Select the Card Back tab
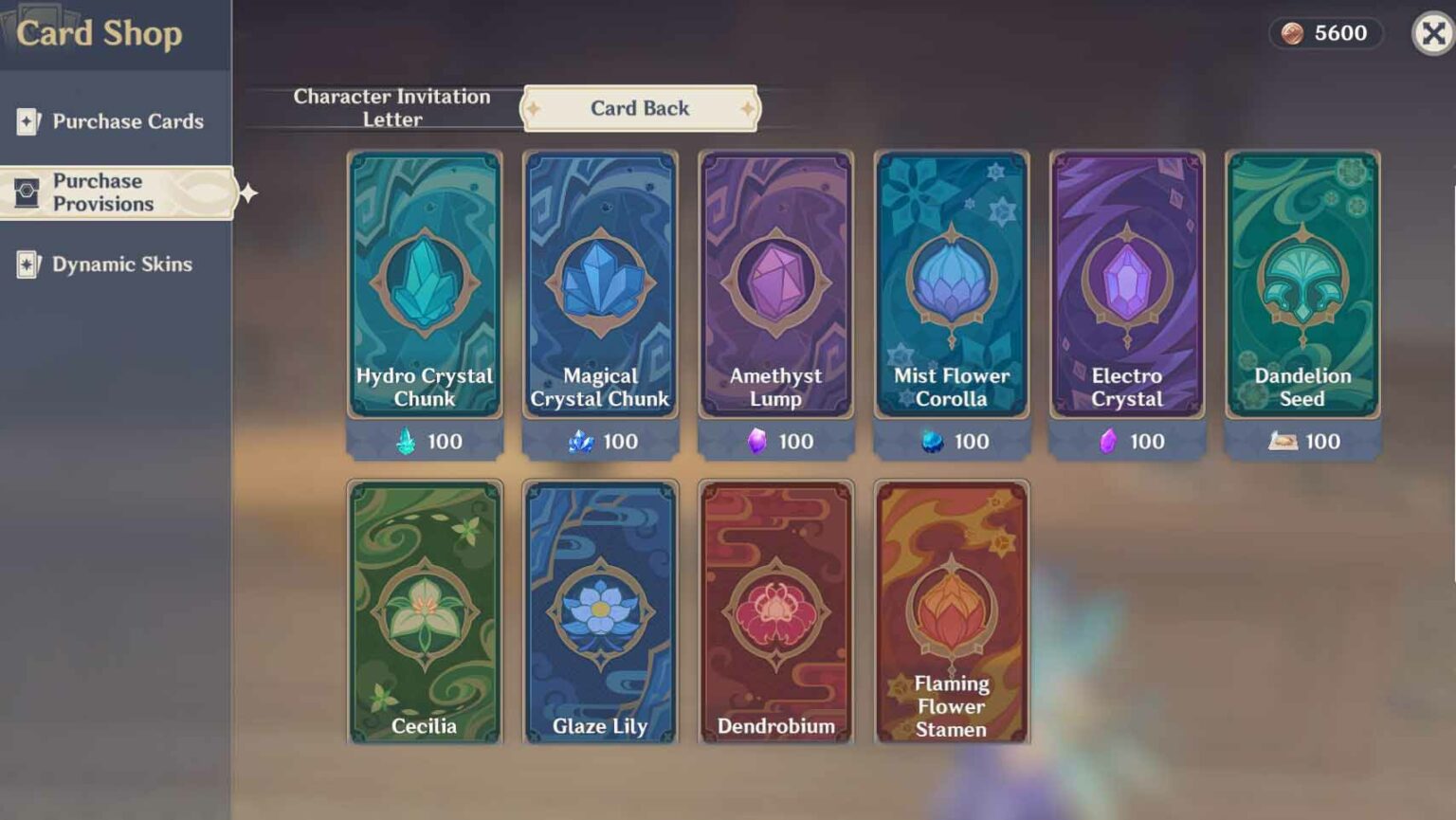1456x820 pixels. (x=639, y=108)
